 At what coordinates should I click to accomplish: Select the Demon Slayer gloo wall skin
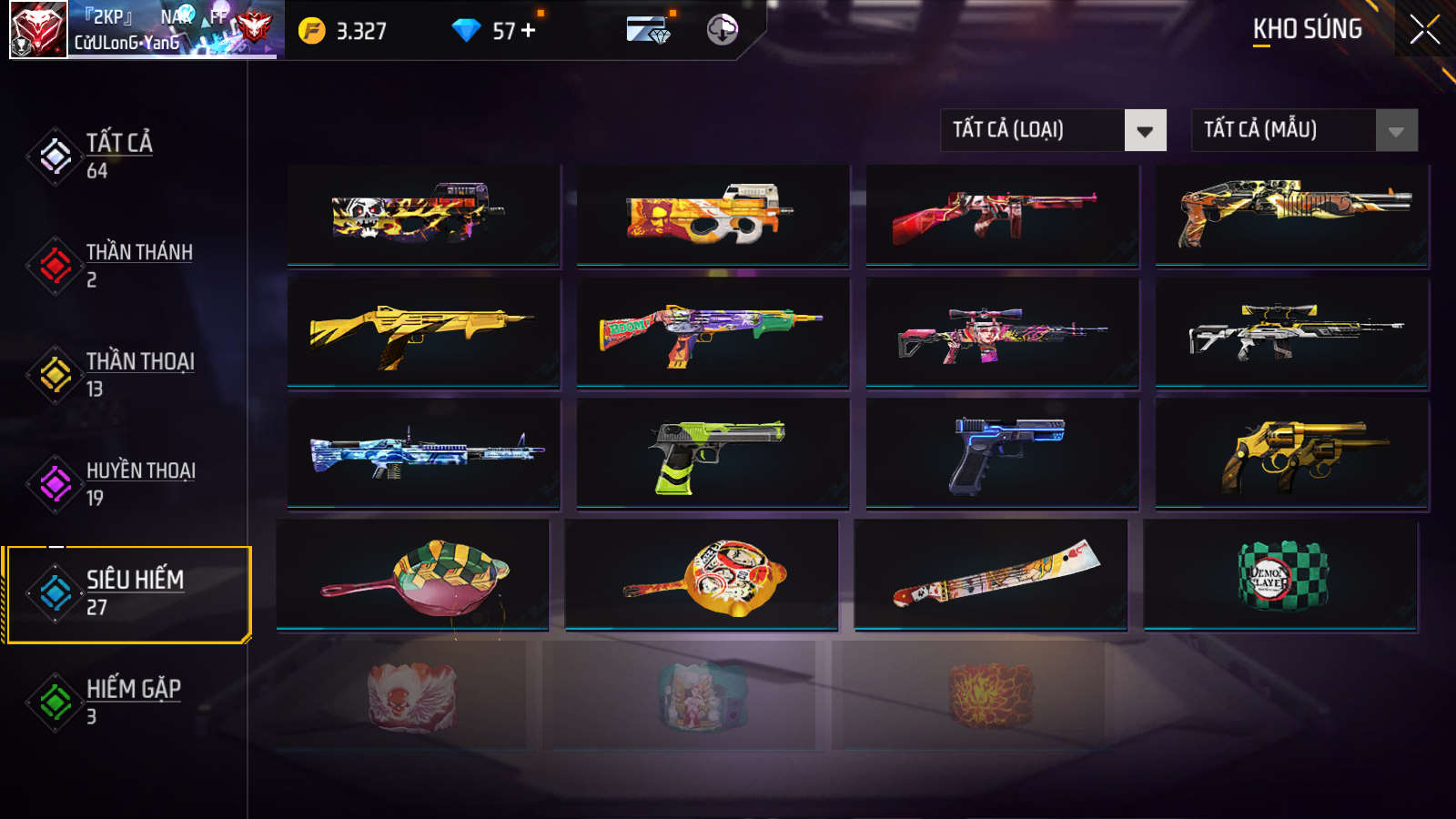click(x=1280, y=574)
